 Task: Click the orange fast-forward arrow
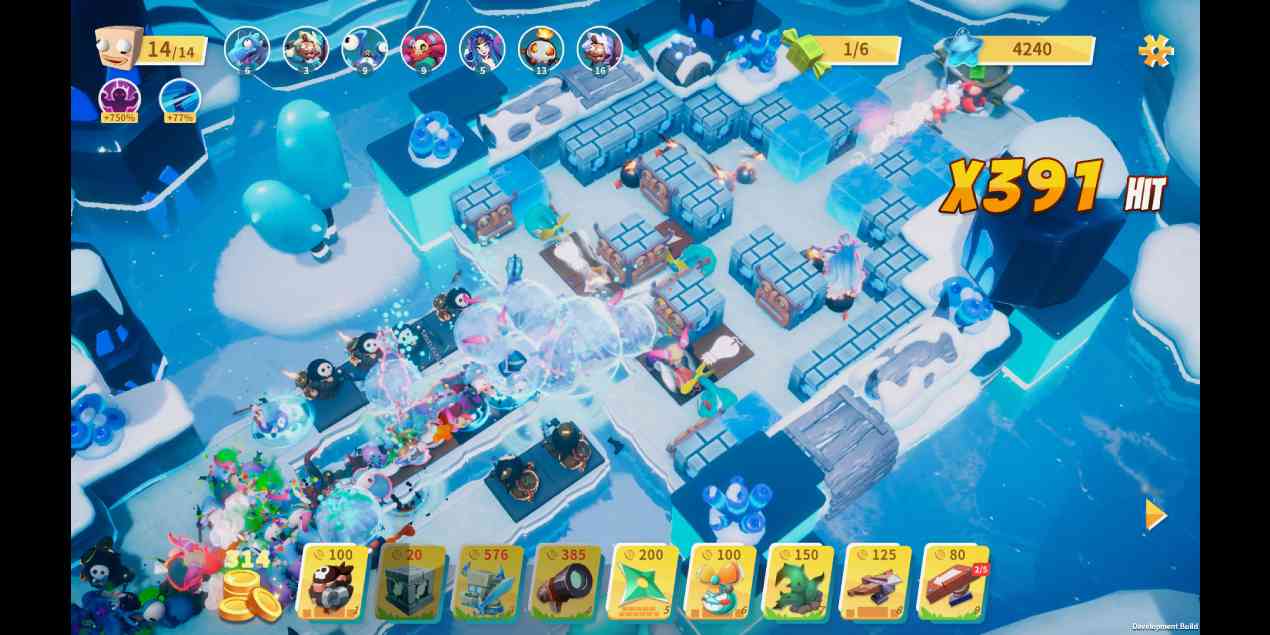point(1155,514)
